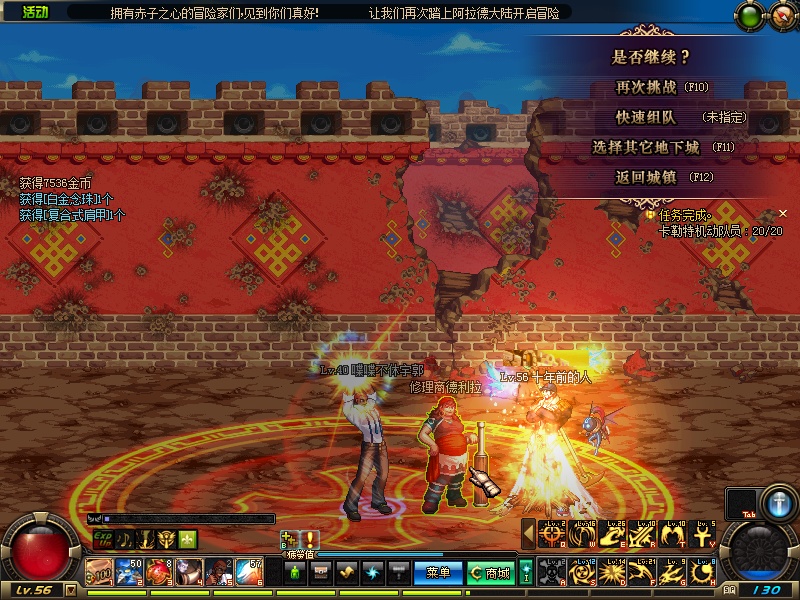Activate the crosshair skill on Q
Image resolution: width=800 pixels, height=600 pixels.
pyautogui.click(x=552, y=535)
